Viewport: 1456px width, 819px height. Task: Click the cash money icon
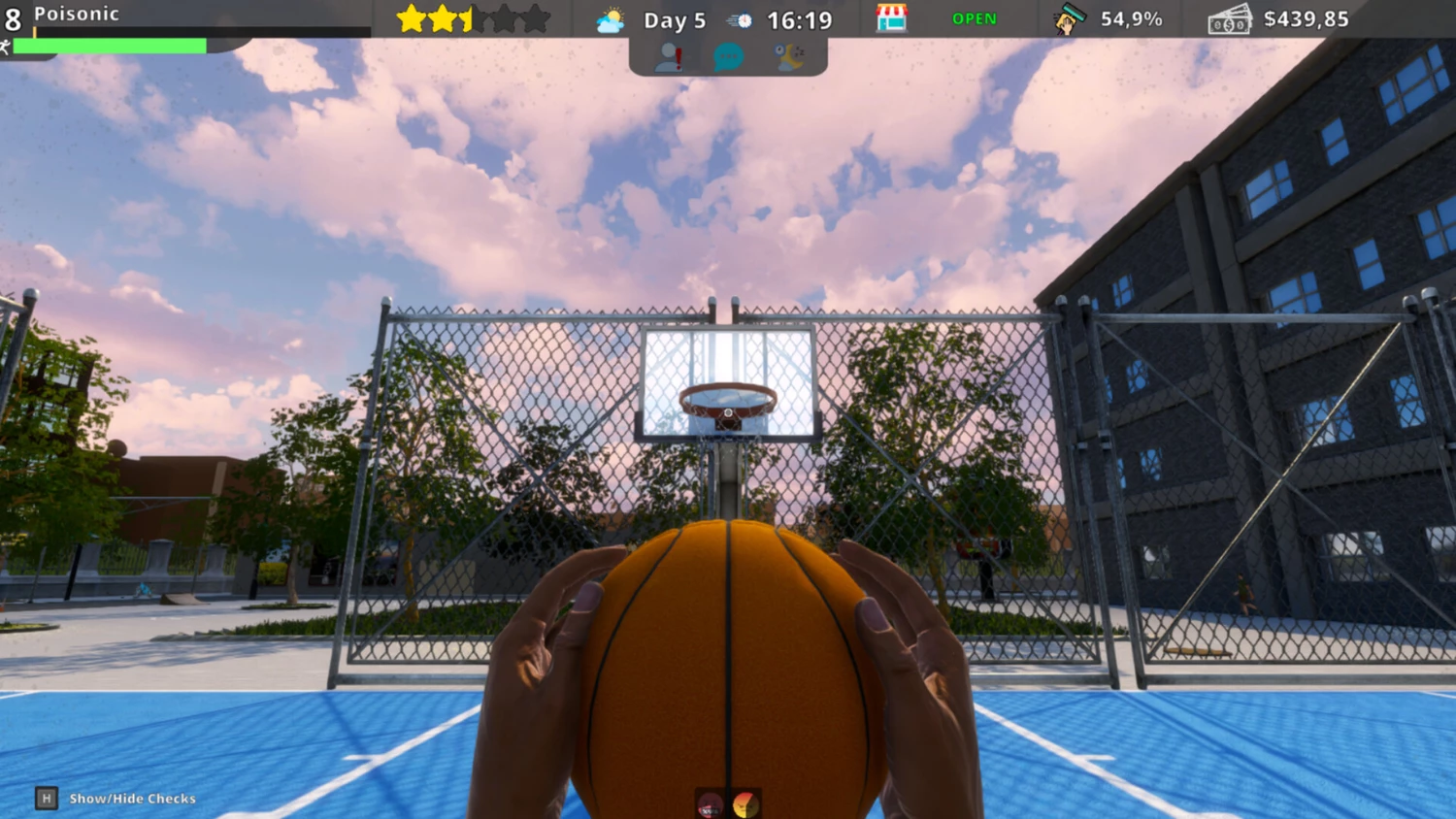[1229, 19]
